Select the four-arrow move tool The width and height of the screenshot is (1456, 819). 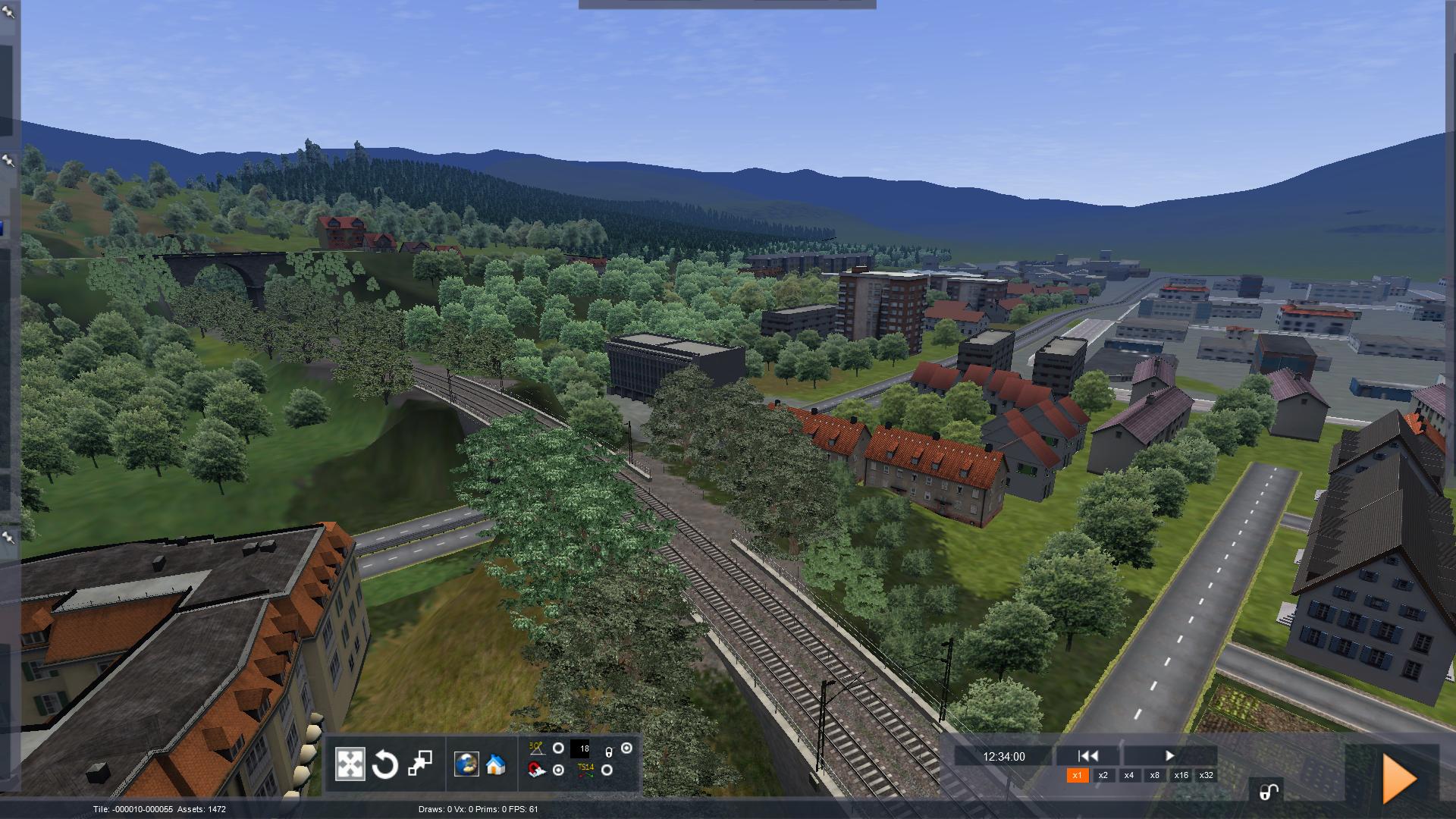350,764
